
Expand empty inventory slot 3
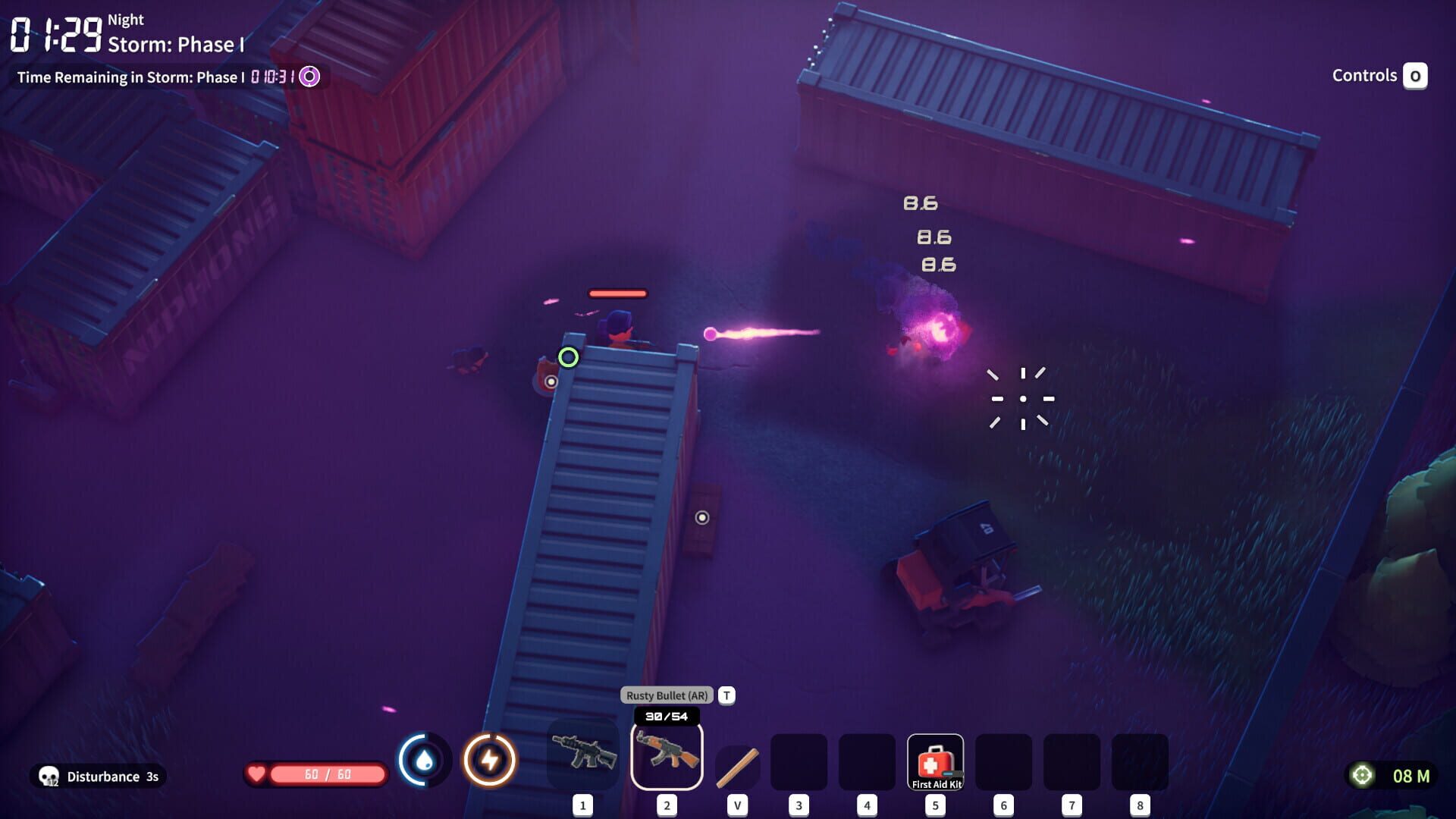[x=799, y=761]
